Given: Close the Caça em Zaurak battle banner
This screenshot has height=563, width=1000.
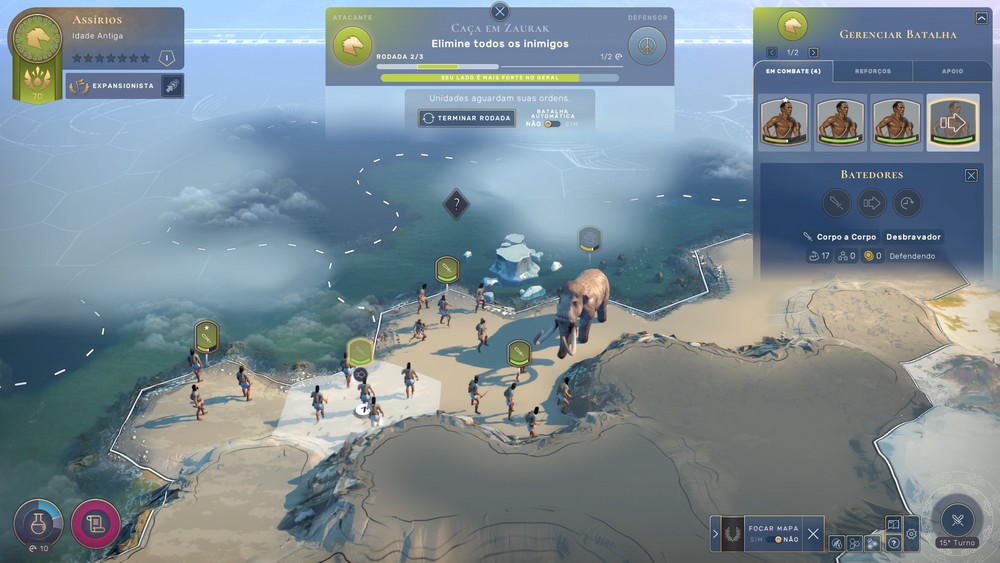Looking at the screenshot, I should coord(500,12).
